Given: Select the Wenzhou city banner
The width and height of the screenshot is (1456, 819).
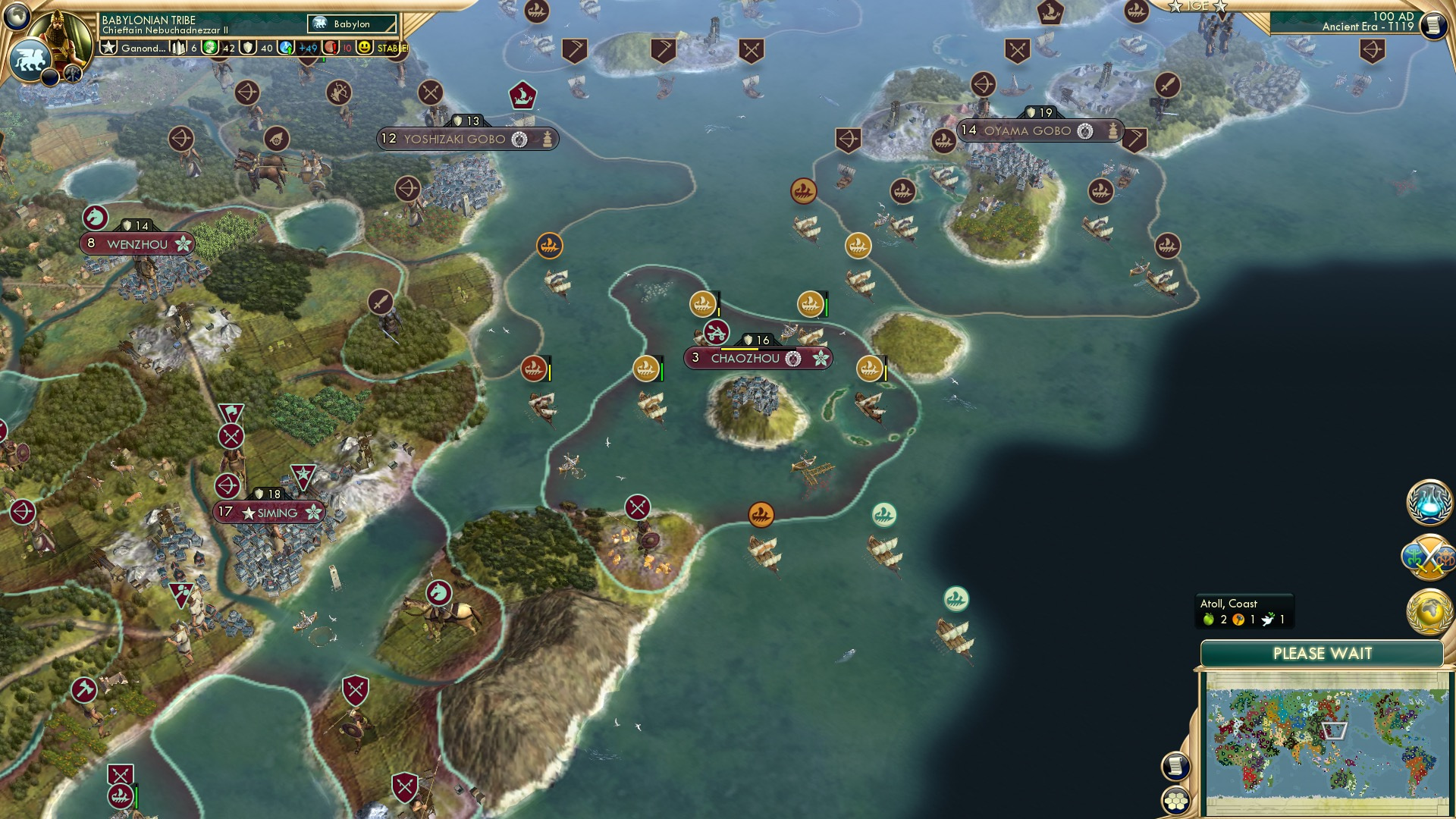Looking at the screenshot, I should (x=136, y=243).
